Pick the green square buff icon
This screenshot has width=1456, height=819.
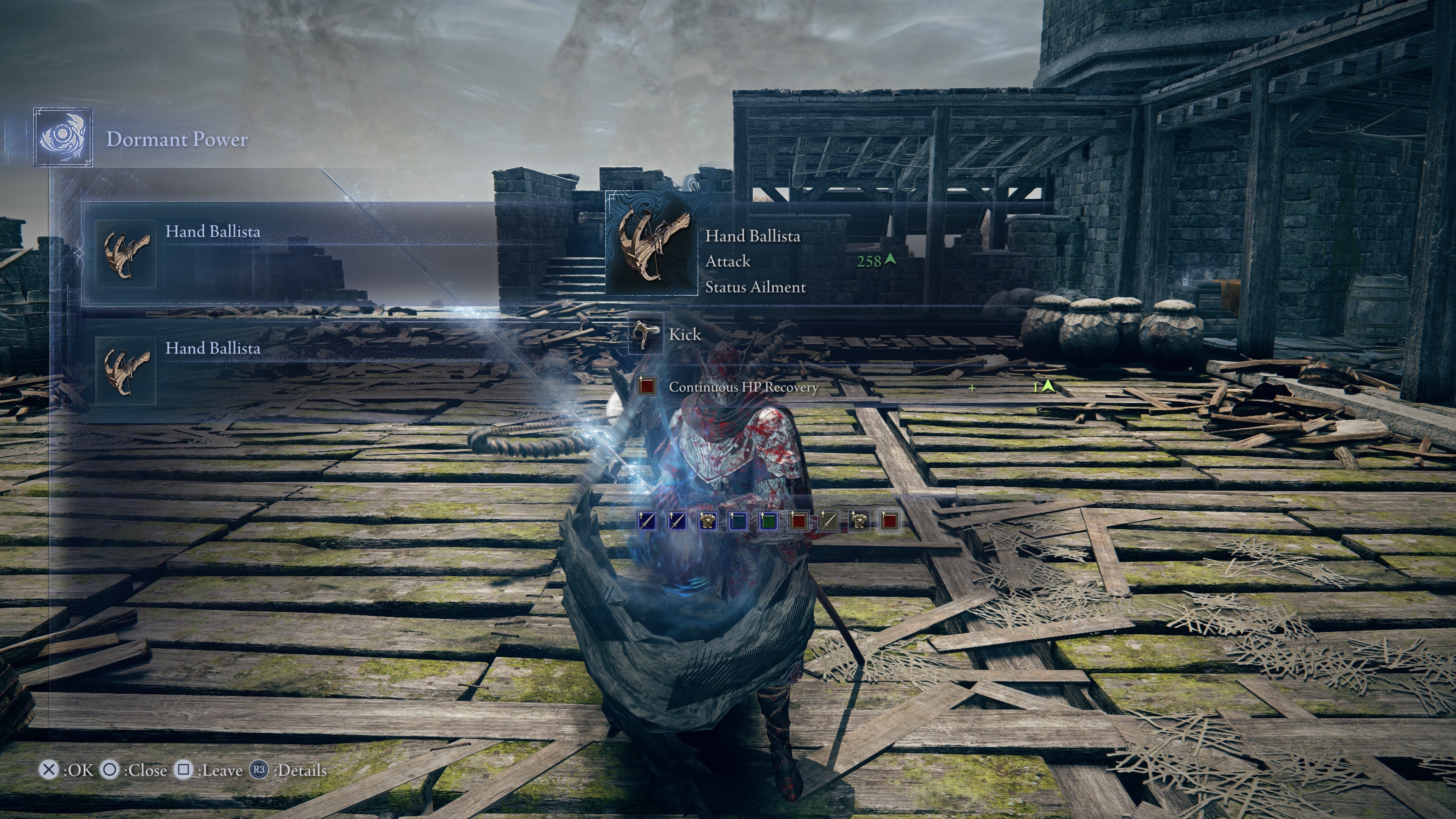tap(767, 521)
